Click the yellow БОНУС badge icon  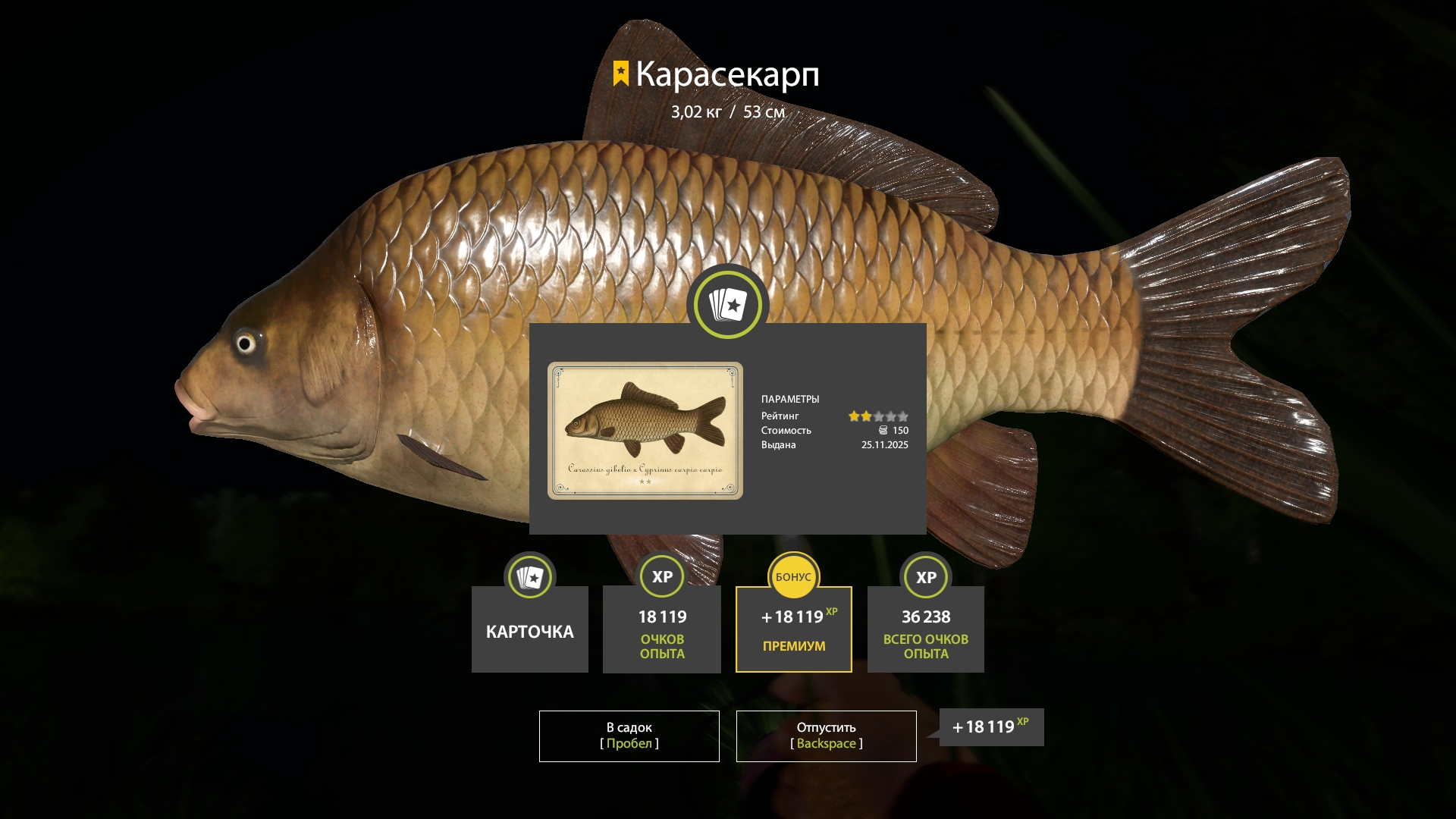coord(793,577)
